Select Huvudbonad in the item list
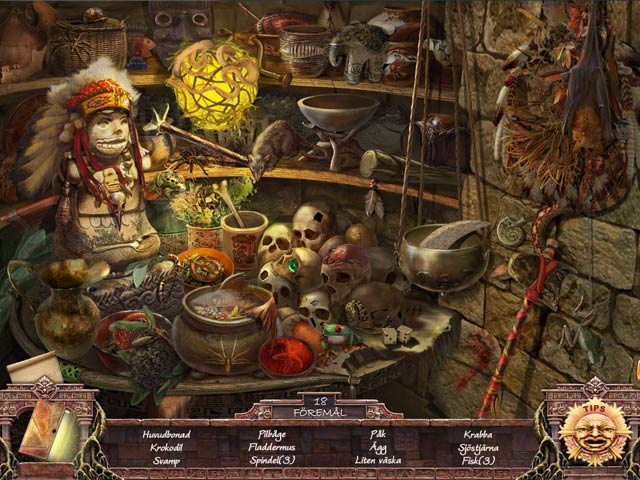This screenshot has width=640, height=480. click(x=166, y=435)
